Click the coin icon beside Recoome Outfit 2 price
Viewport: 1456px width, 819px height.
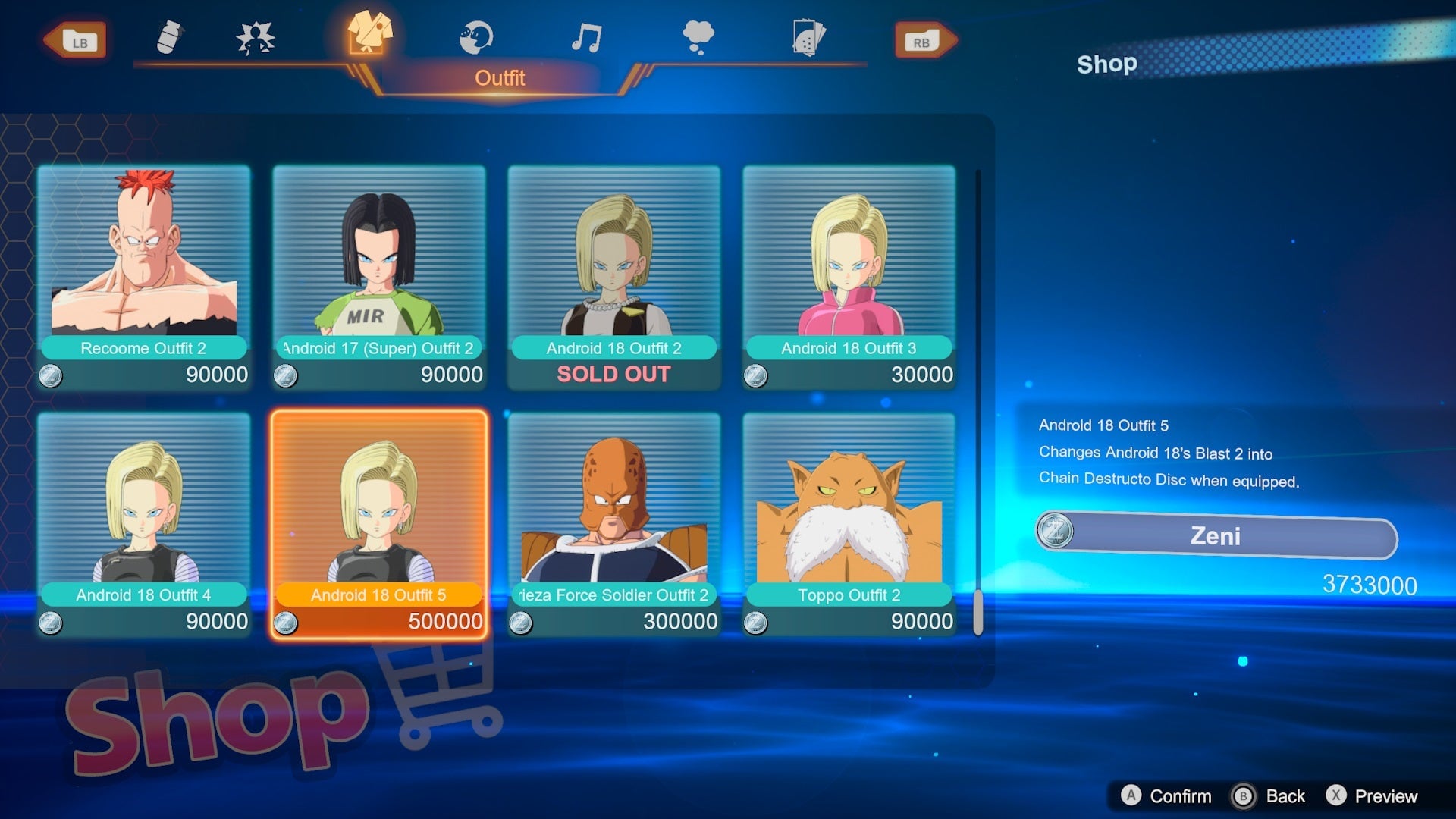52,375
